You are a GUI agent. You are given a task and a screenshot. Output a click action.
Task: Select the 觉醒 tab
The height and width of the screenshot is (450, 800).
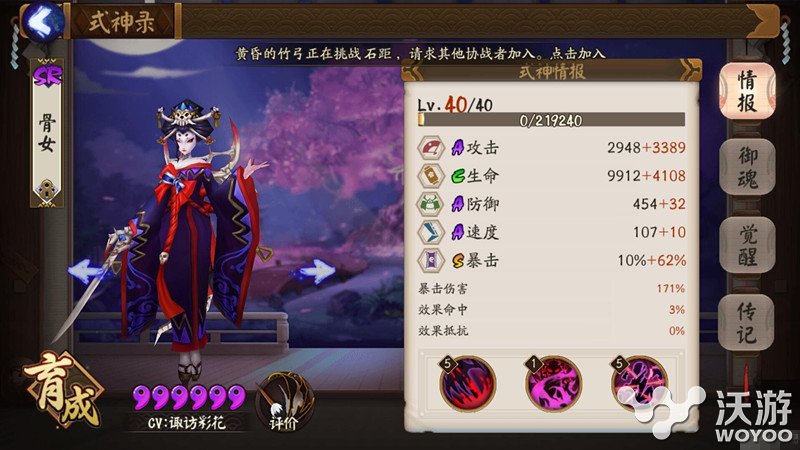746,245
